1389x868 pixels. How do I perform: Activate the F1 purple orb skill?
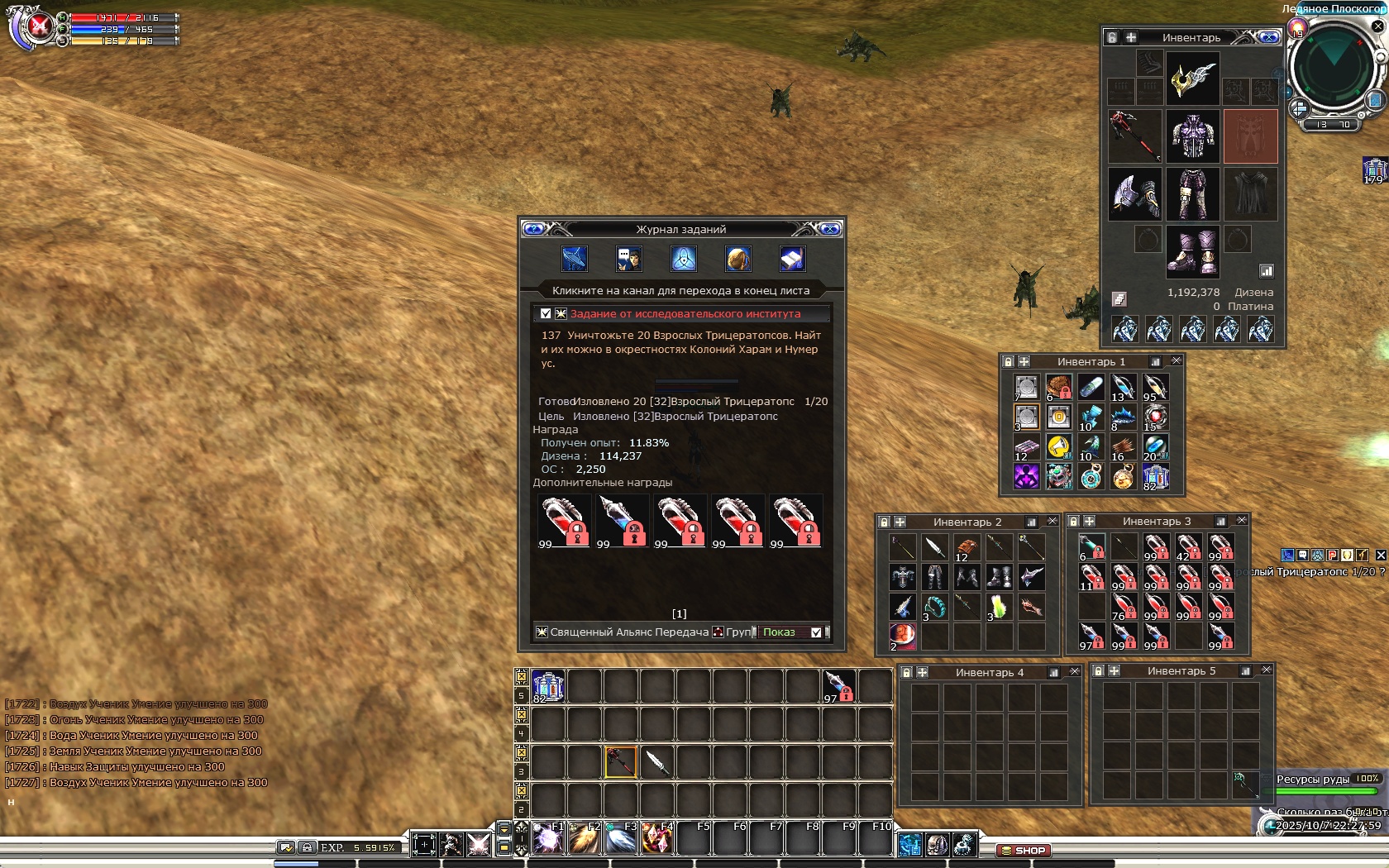tap(547, 839)
